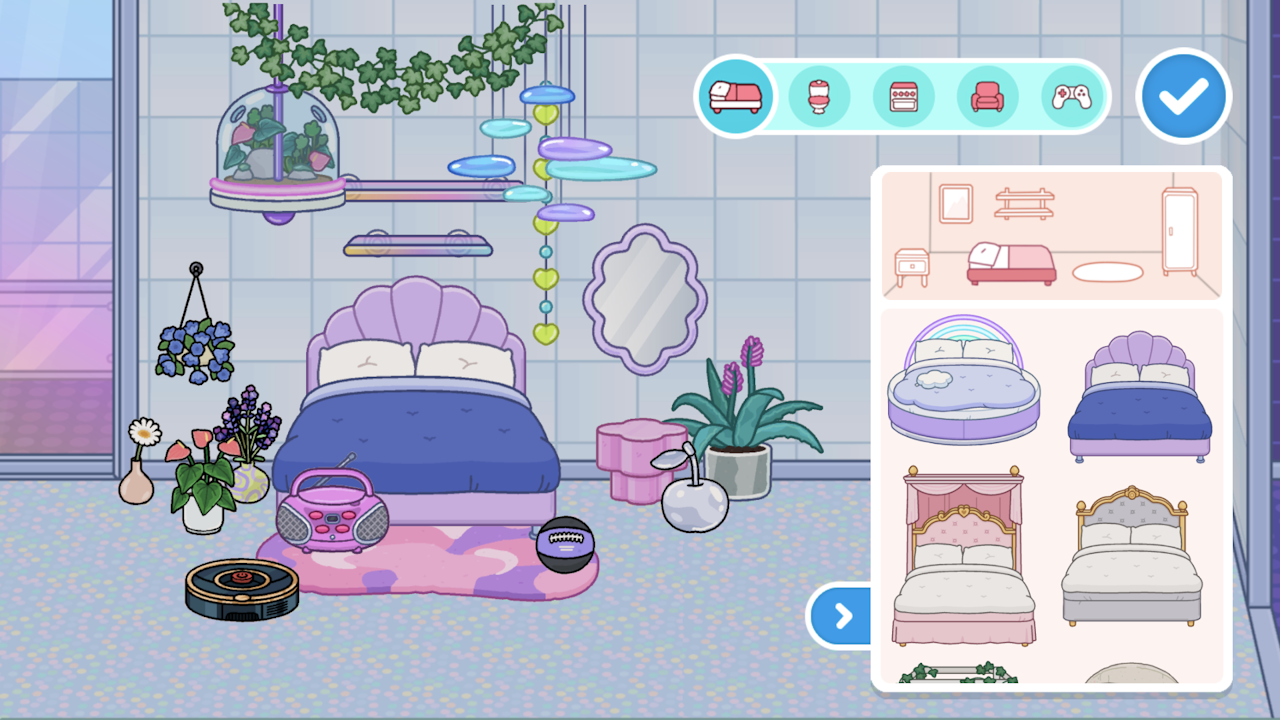The image size is (1280, 720).
Task: Select the wavy purple mirror on the wall
Action: pos(644,298)
